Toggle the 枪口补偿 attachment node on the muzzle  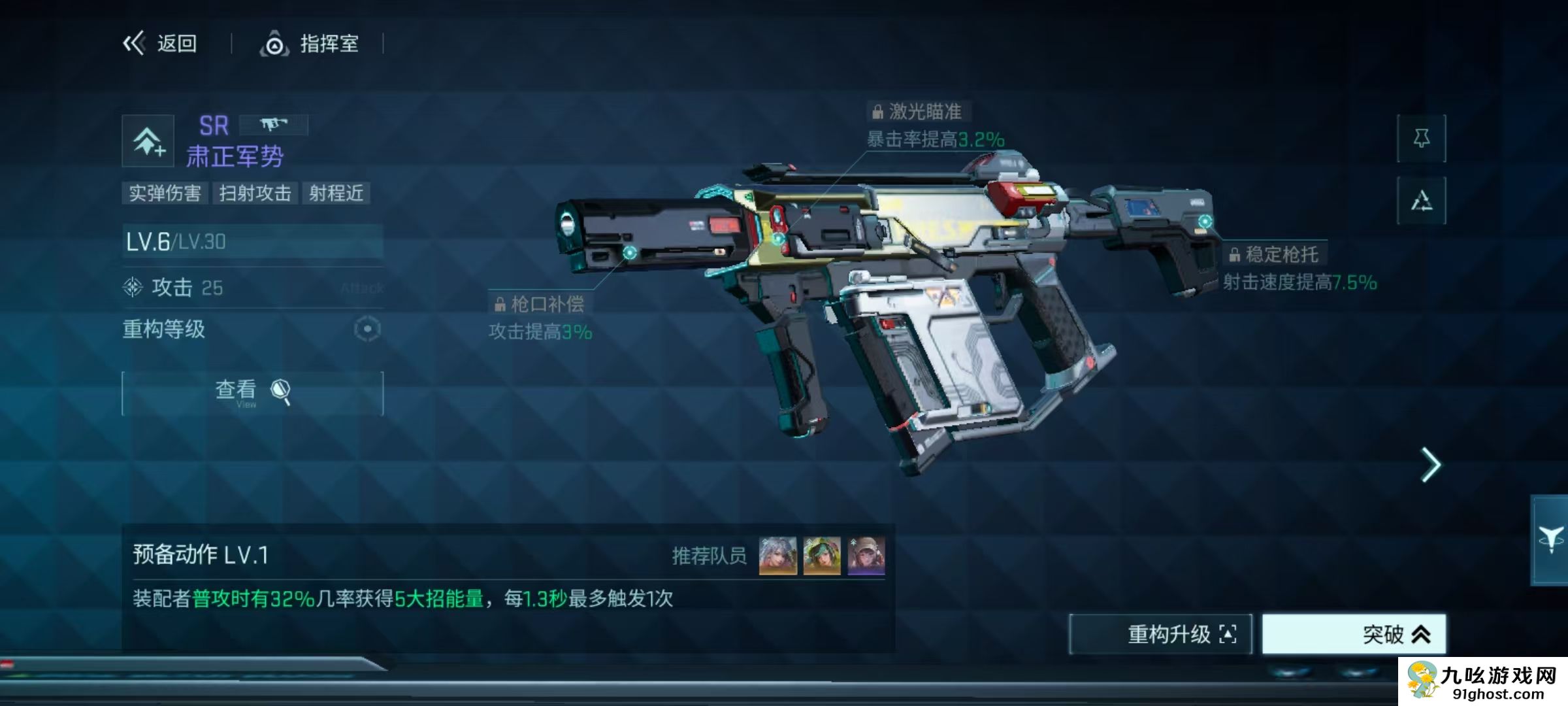[629, 254]
